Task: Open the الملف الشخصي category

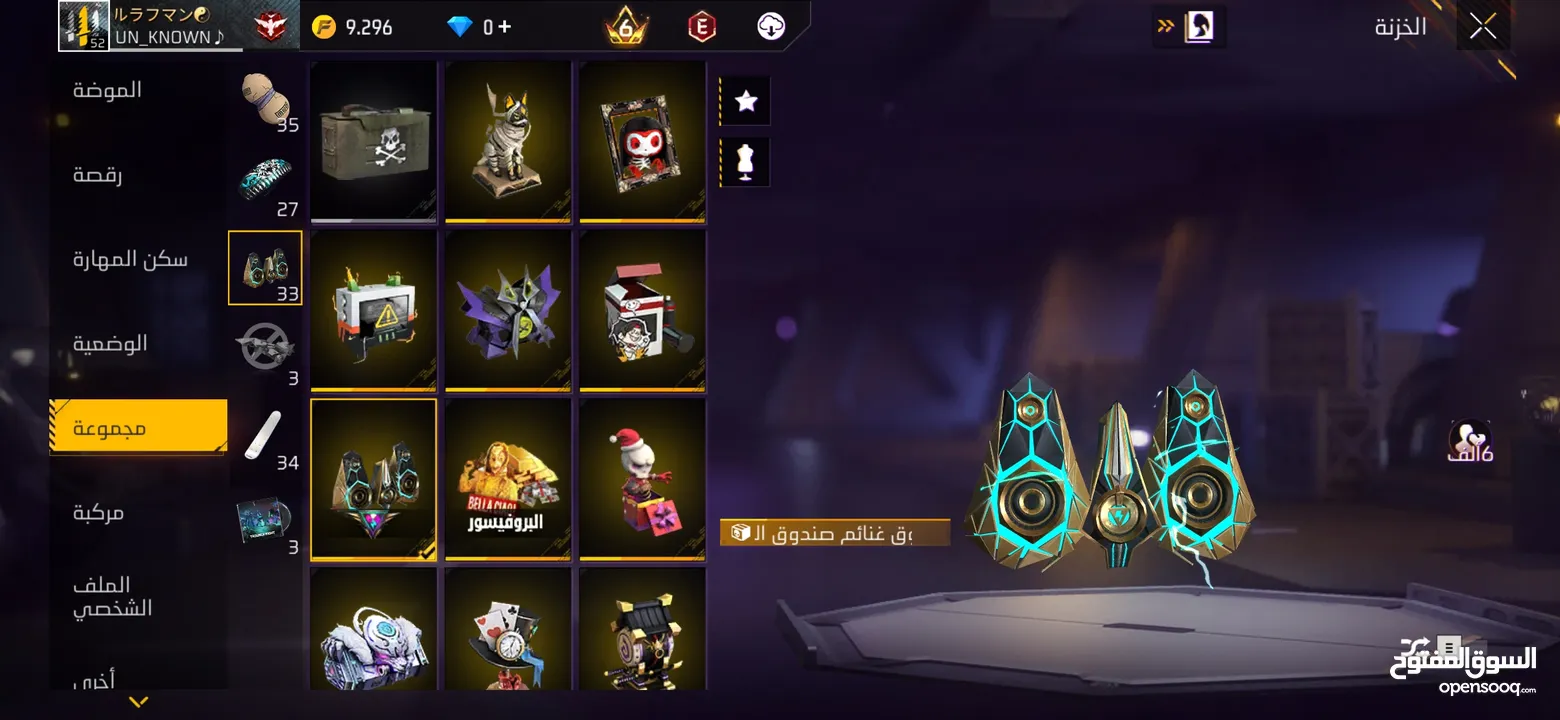Action: (x=112, y=596)
